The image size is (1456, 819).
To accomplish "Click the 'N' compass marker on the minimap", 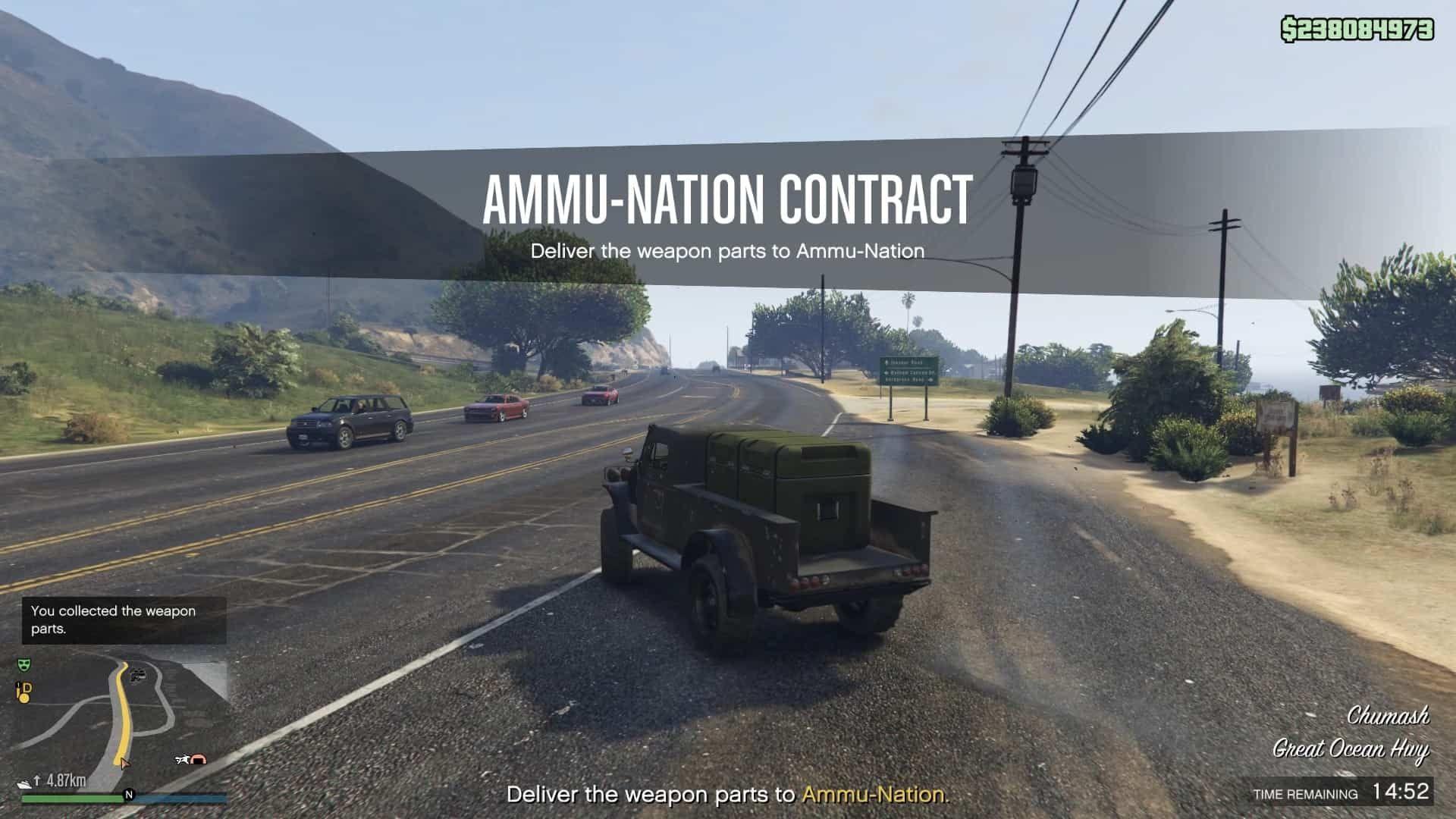I will 130,795.
